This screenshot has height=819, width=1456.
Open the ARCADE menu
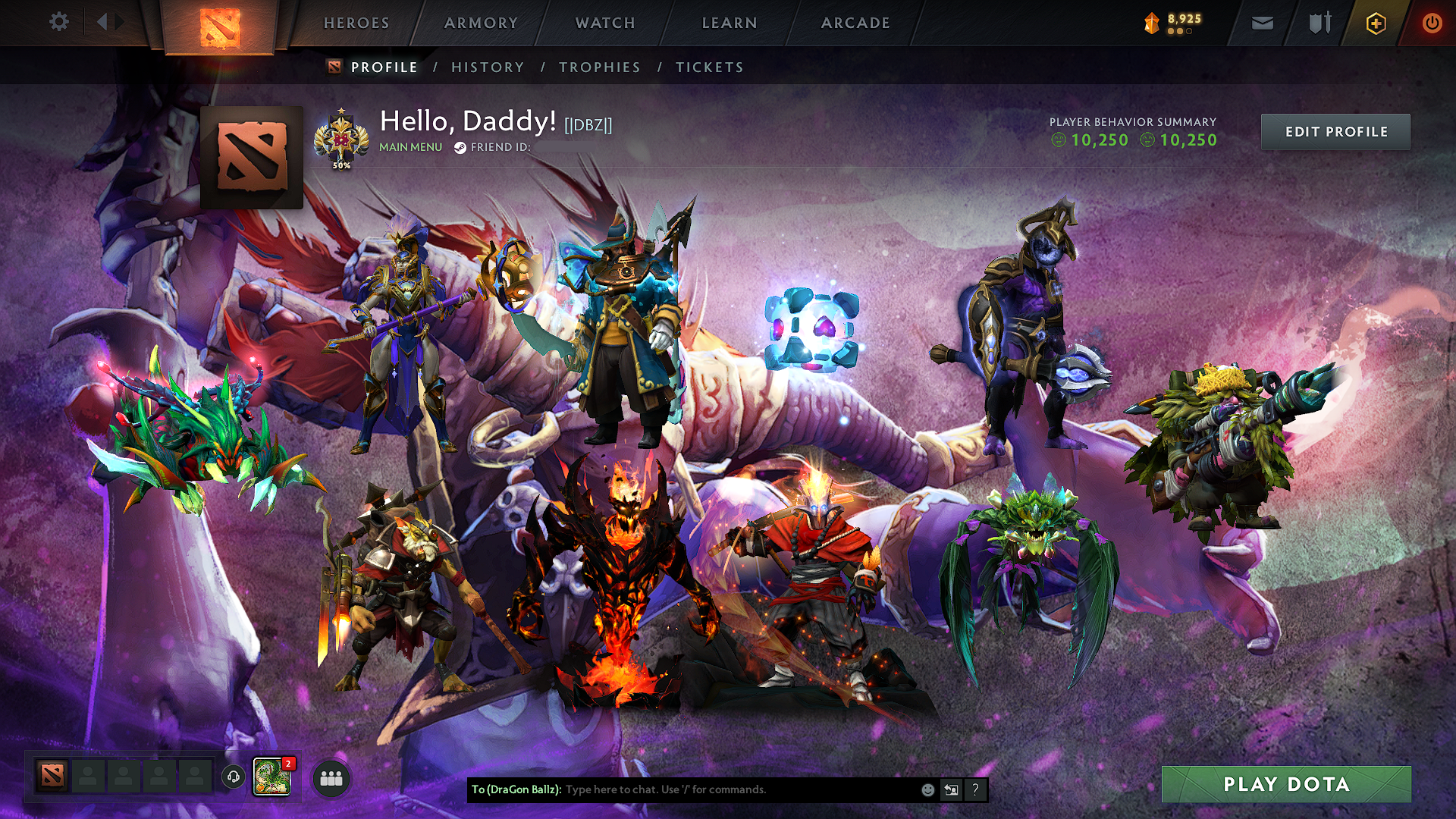click(x=855, y=23)
